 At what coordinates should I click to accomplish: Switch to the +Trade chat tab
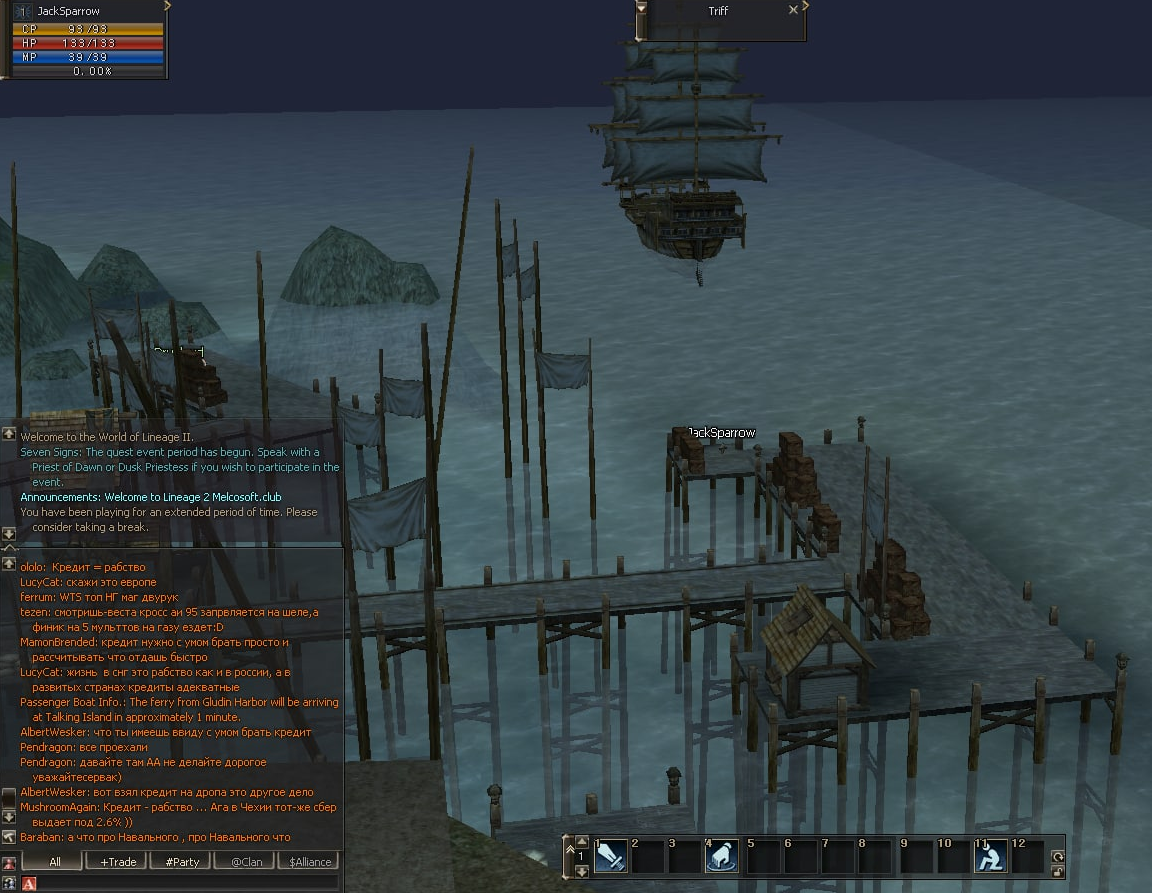116,861
